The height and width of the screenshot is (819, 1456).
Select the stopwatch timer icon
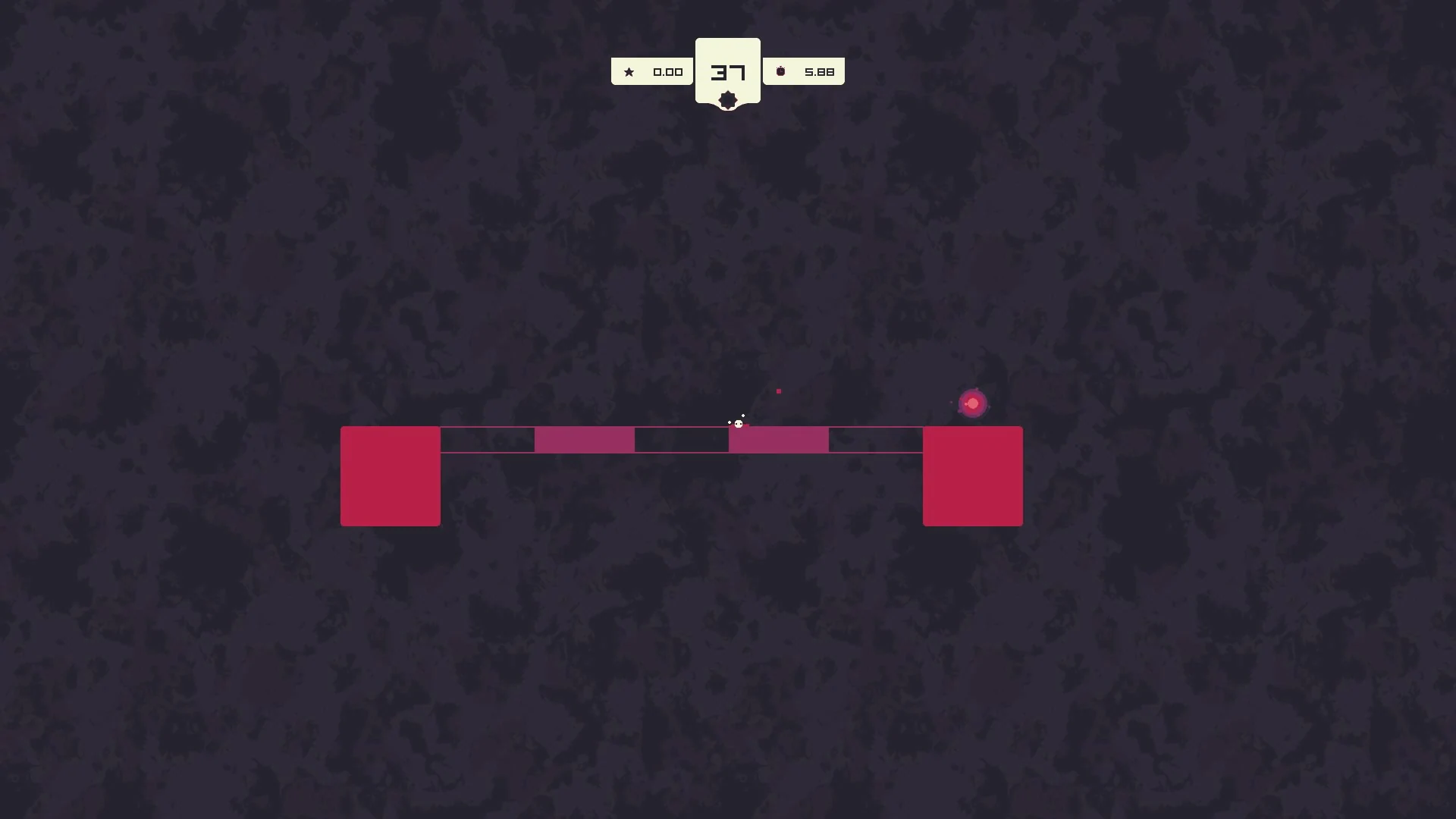point(780,71)
